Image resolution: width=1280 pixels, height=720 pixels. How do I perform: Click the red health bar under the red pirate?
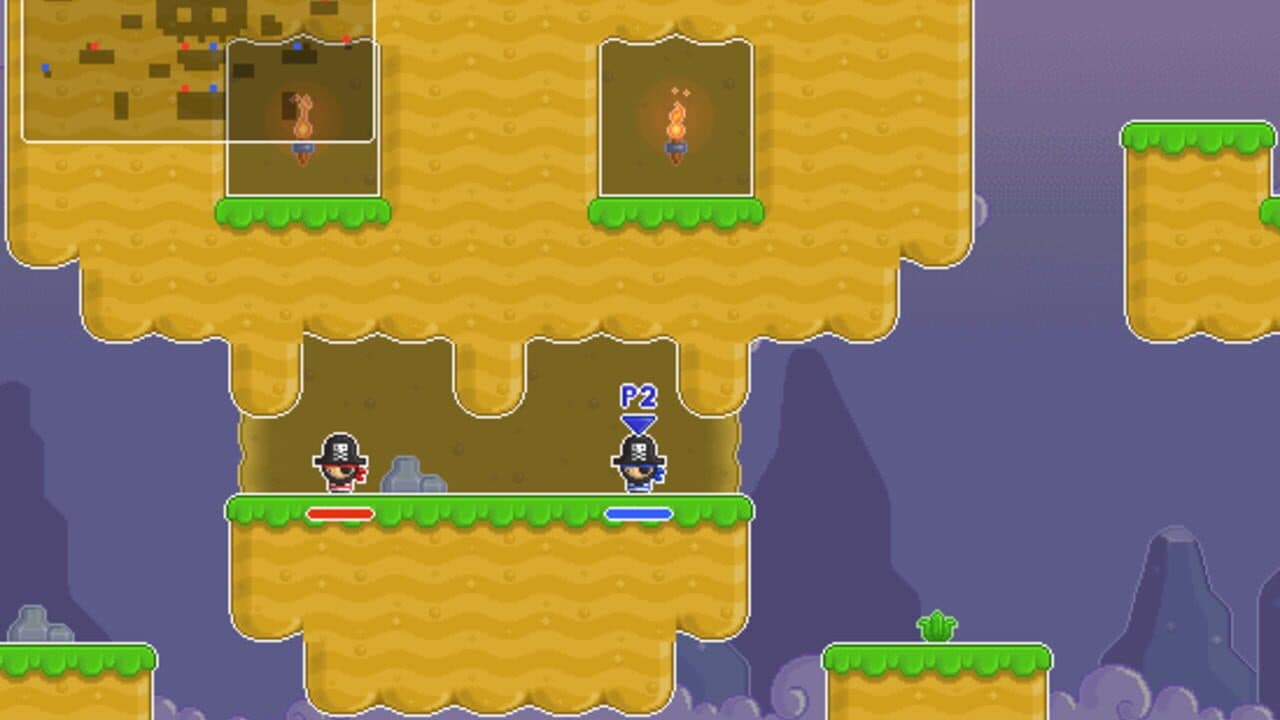340,513
